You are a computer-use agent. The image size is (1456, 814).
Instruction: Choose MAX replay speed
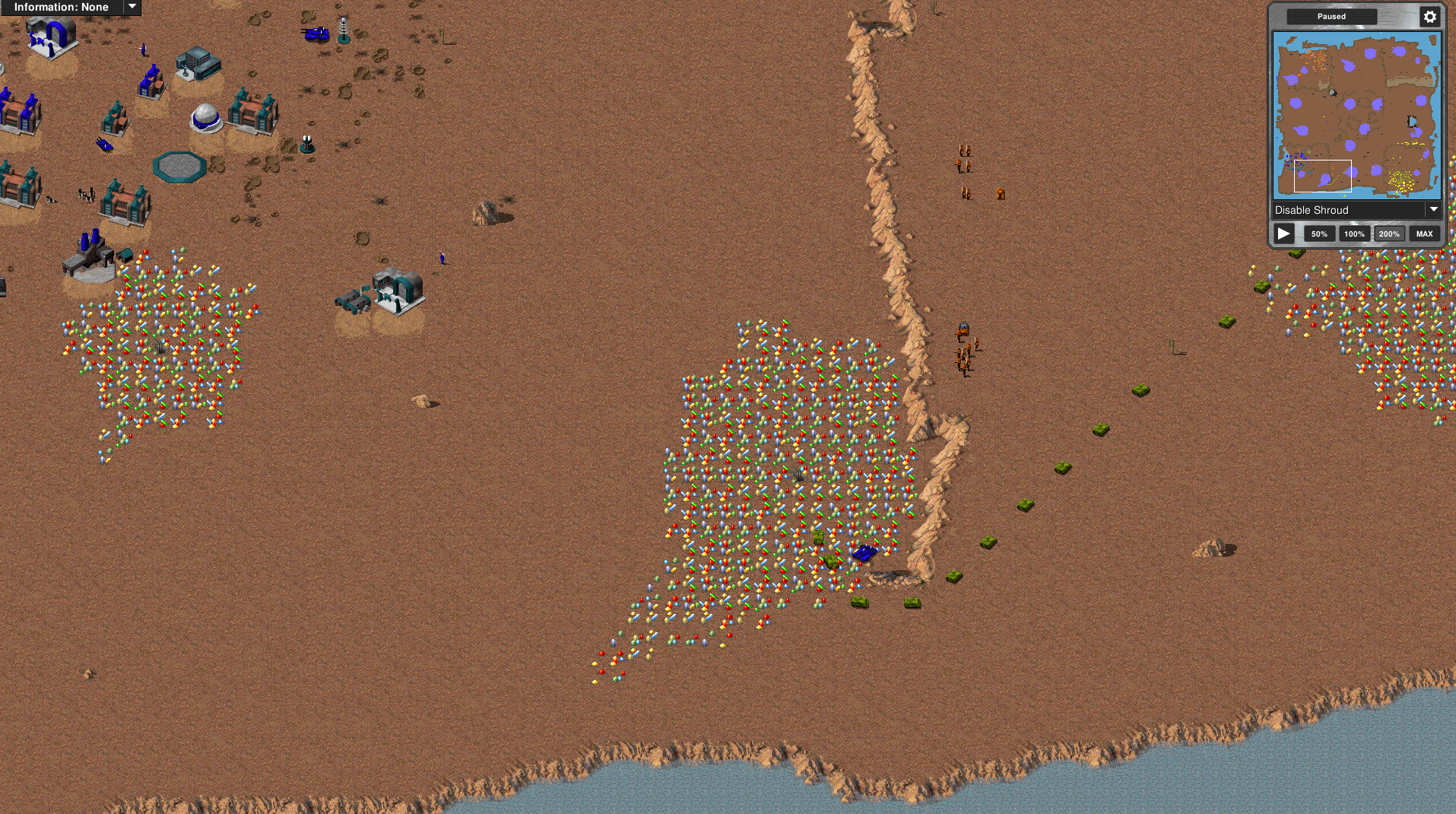coord(1424,234)
